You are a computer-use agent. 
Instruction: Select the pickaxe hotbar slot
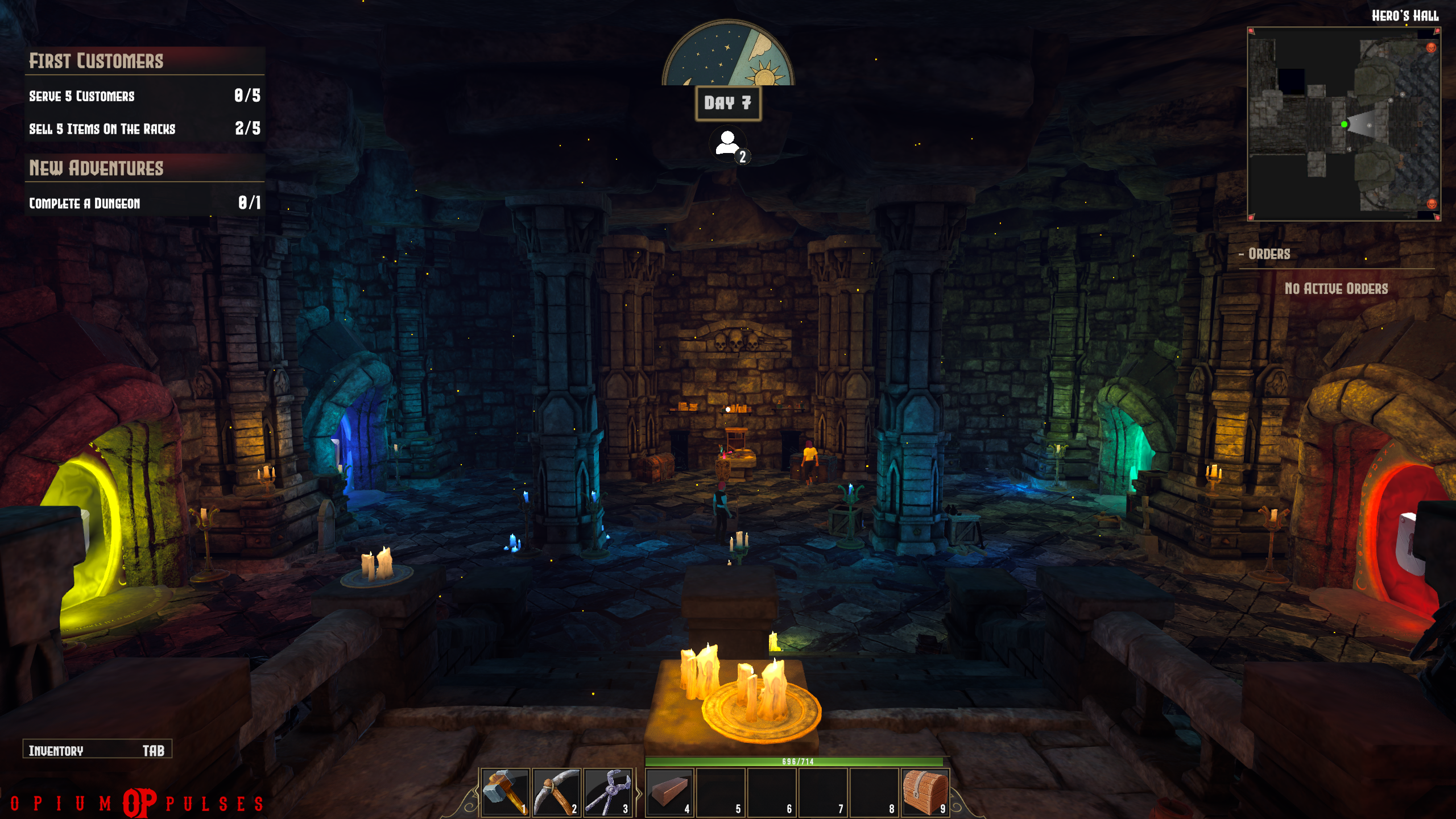click(556, 792)
